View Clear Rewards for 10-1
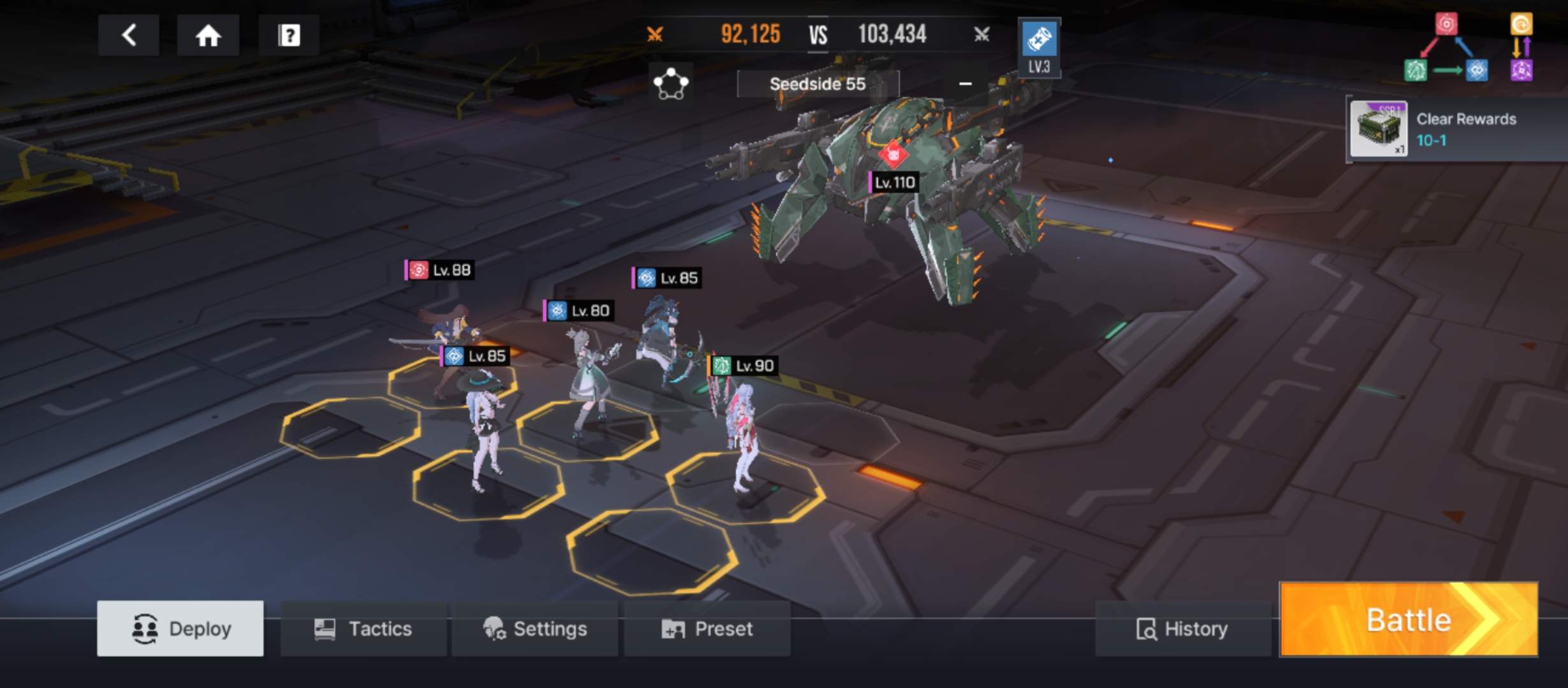The image size is (1568, 688). 1453,129
